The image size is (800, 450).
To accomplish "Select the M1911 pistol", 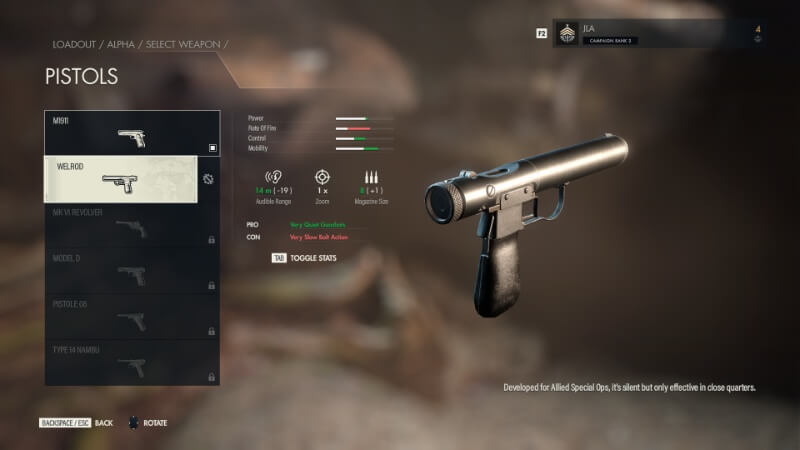I will (x=131, y=133).
